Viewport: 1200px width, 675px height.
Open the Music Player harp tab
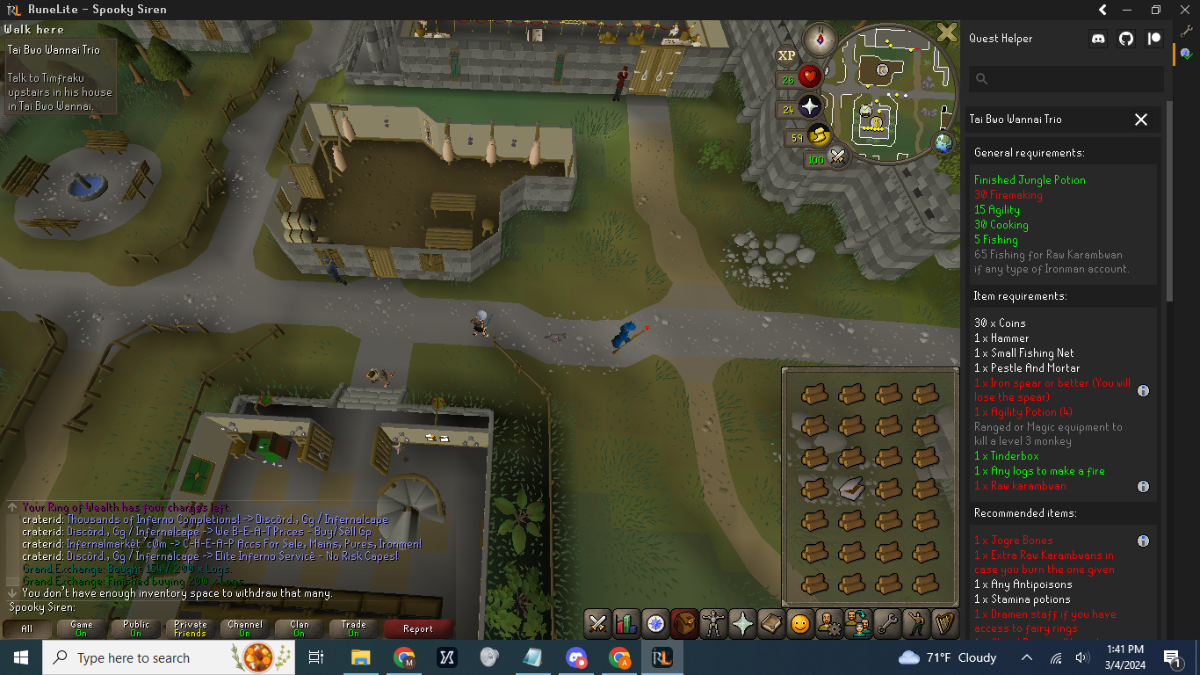pyautogui.click(x=944, y=623)
